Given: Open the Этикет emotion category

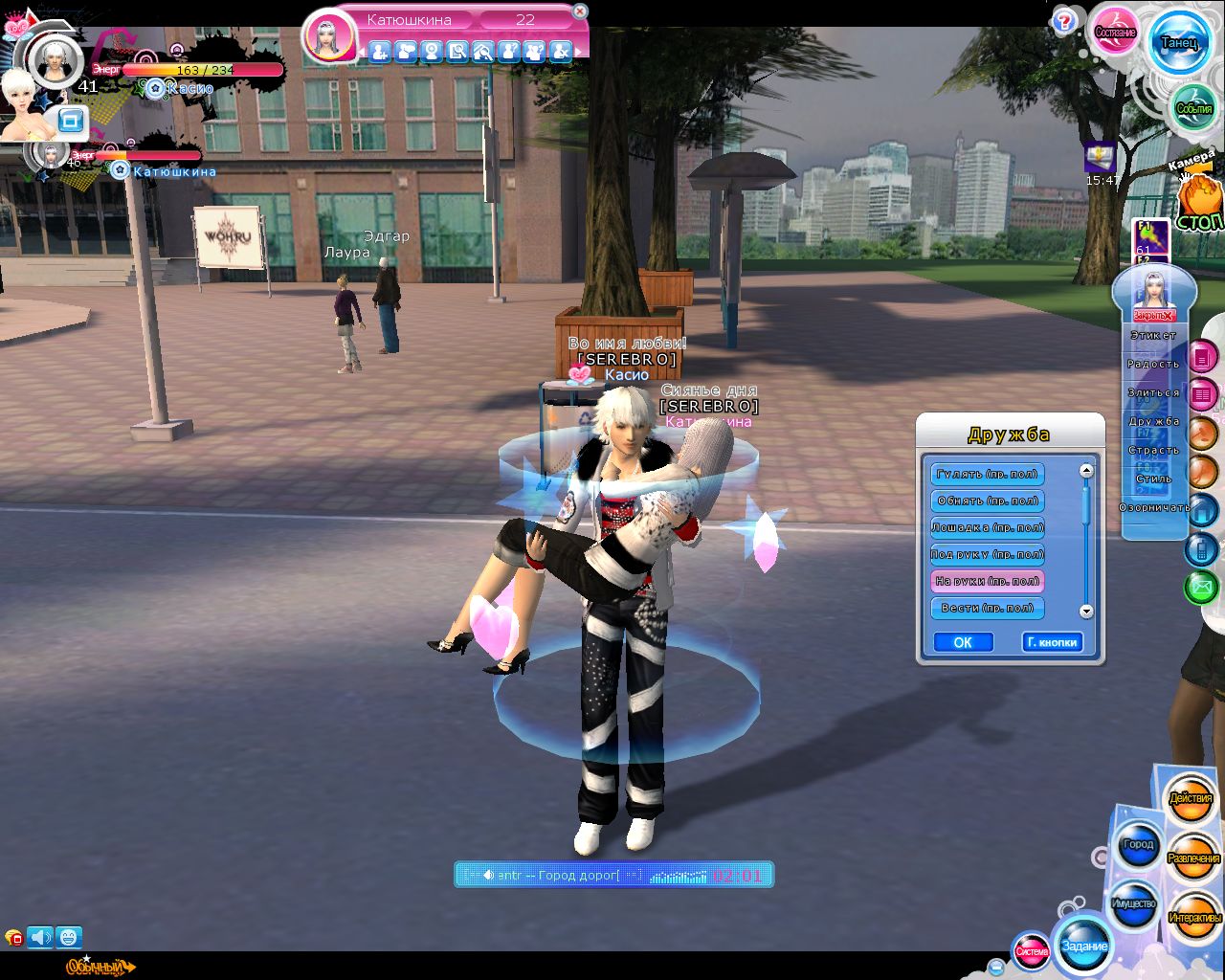Looking at the screenshot, I should click(1153, 335).
